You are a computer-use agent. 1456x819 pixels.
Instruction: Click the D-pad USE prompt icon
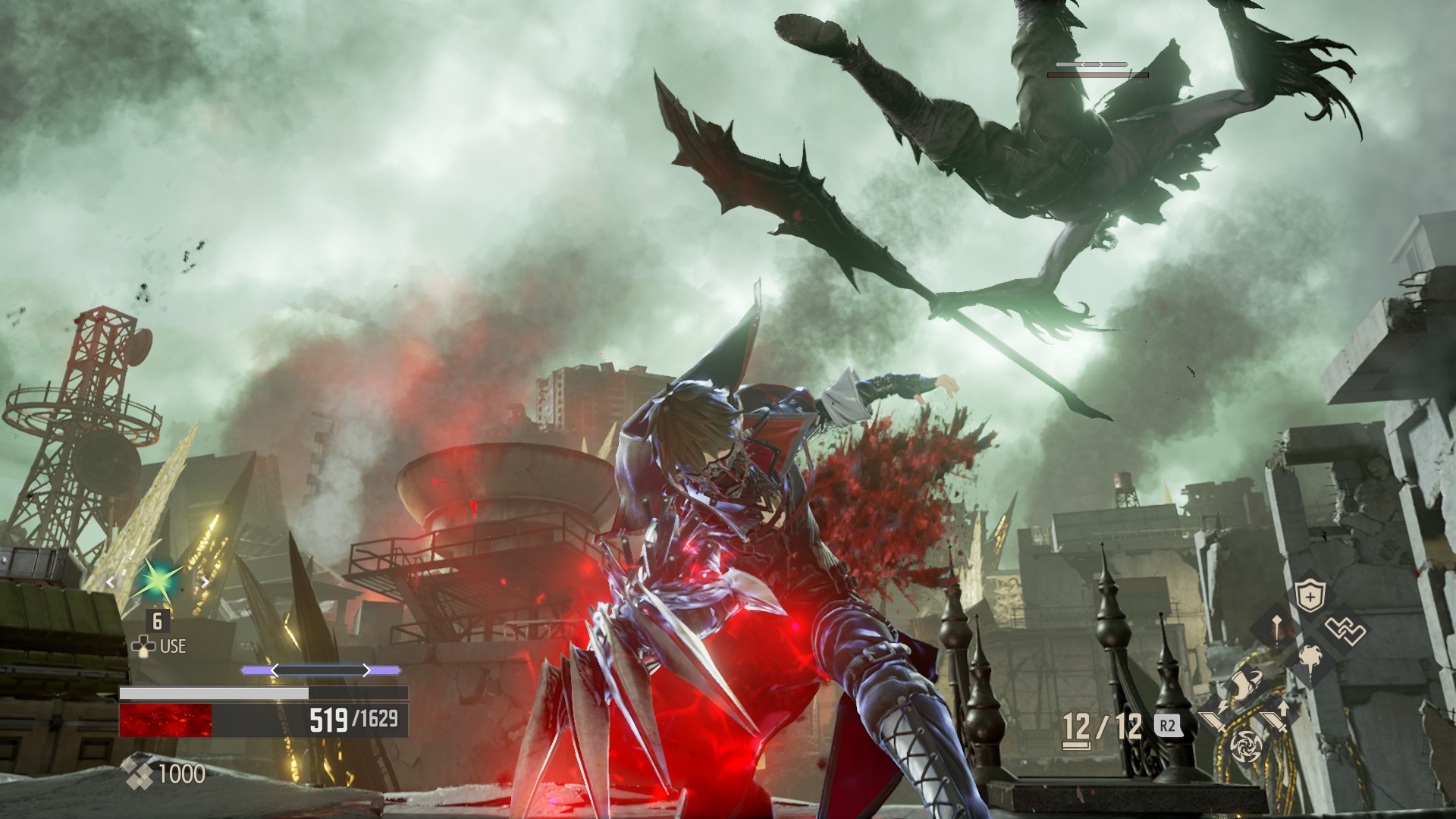144,645
